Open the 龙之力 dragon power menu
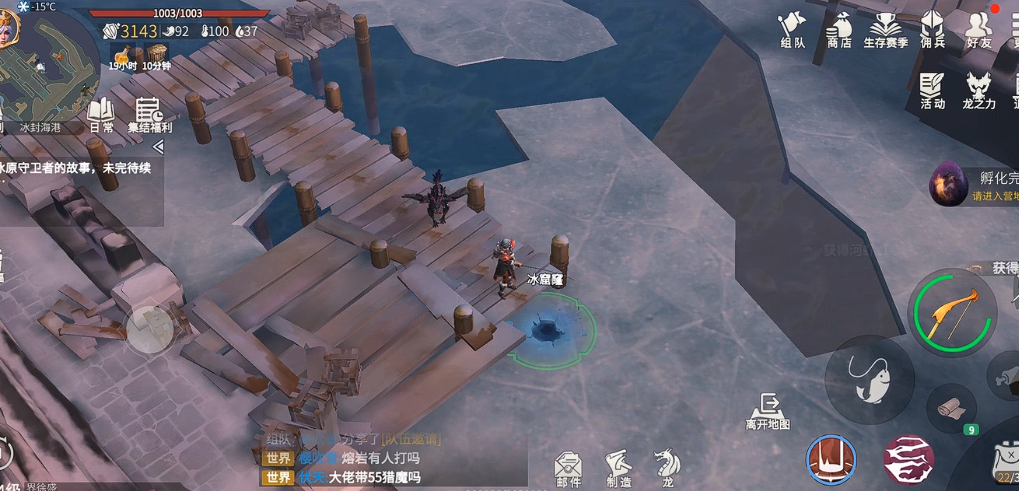The height and width of the screenshot is (491, 1019). click(x=978, y=90)
